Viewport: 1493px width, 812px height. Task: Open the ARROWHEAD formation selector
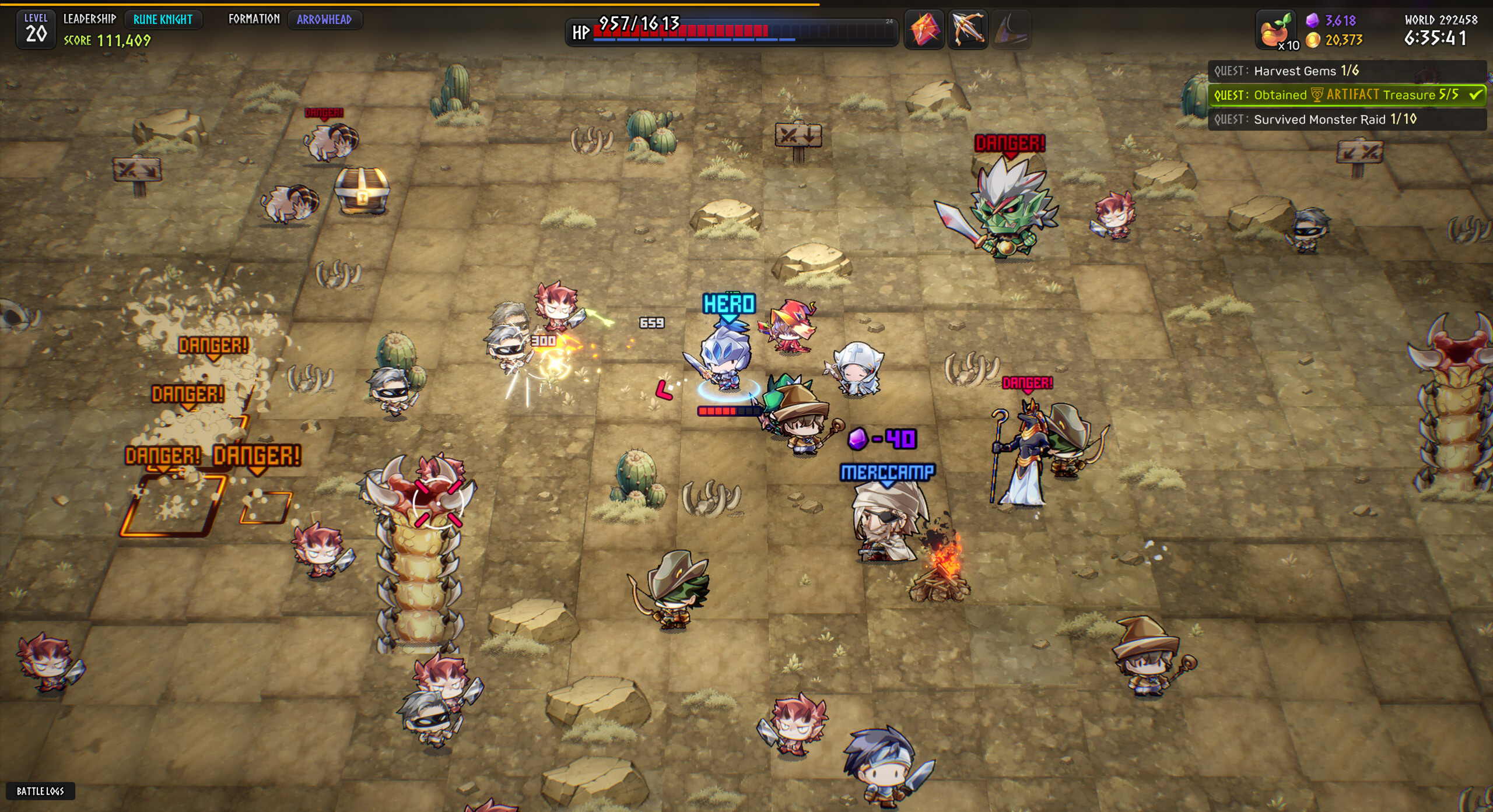pyautogui.click(x=326, y=20)
